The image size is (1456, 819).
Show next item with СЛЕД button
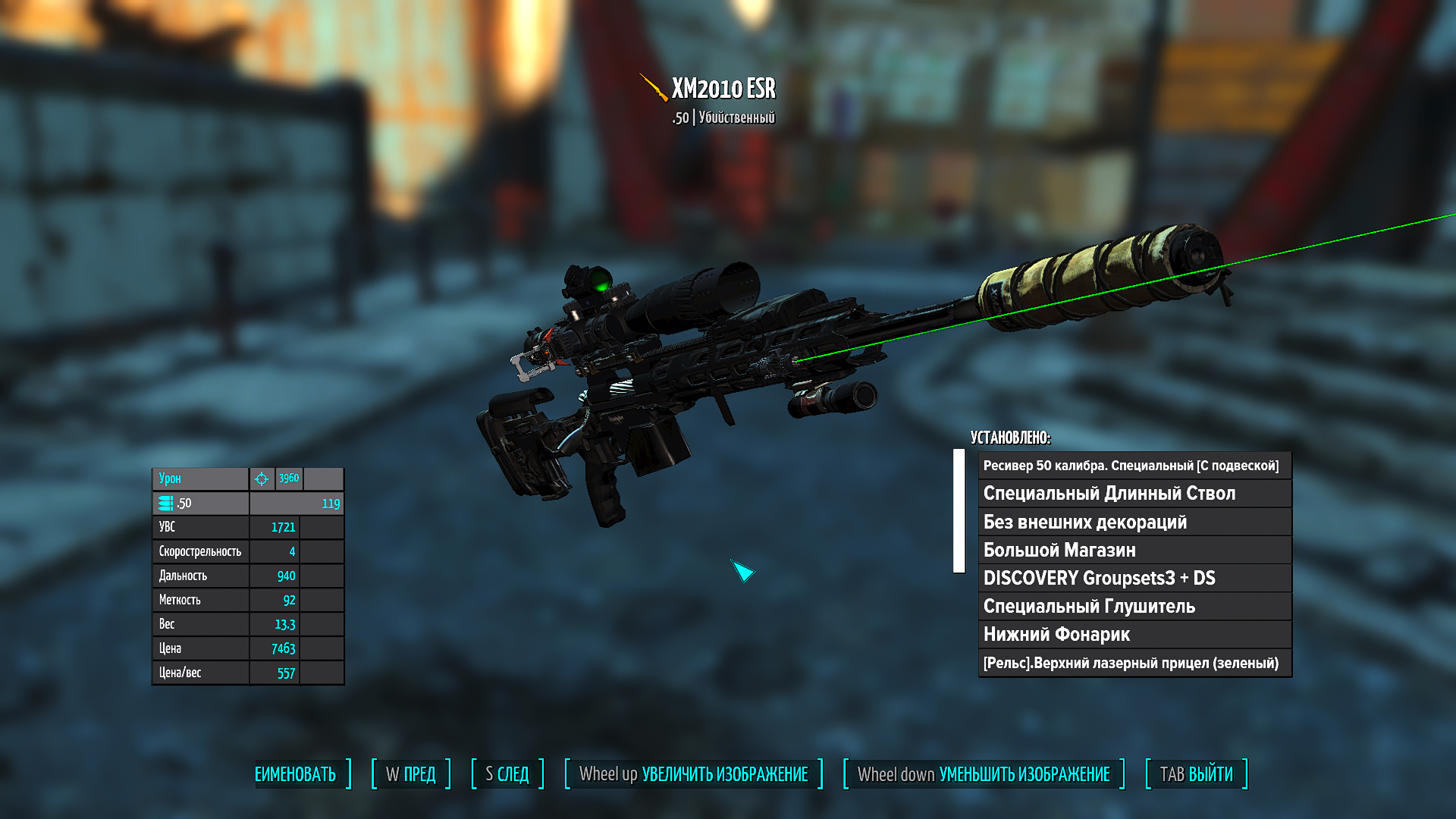tap(507, 774)
